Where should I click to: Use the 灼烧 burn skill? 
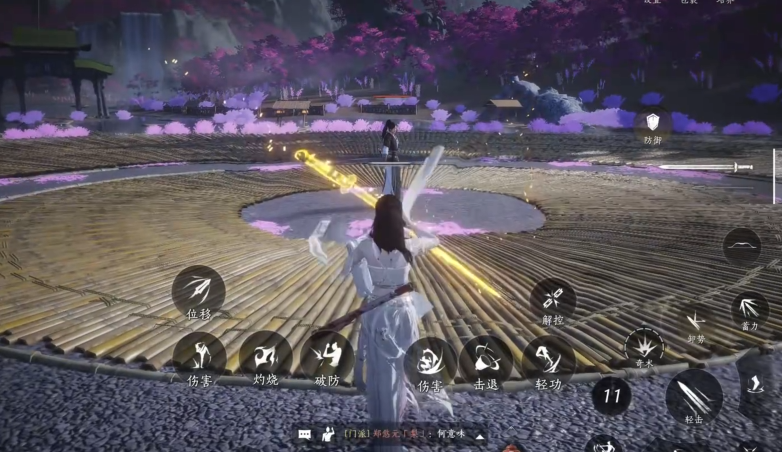(x=265, y=356)
